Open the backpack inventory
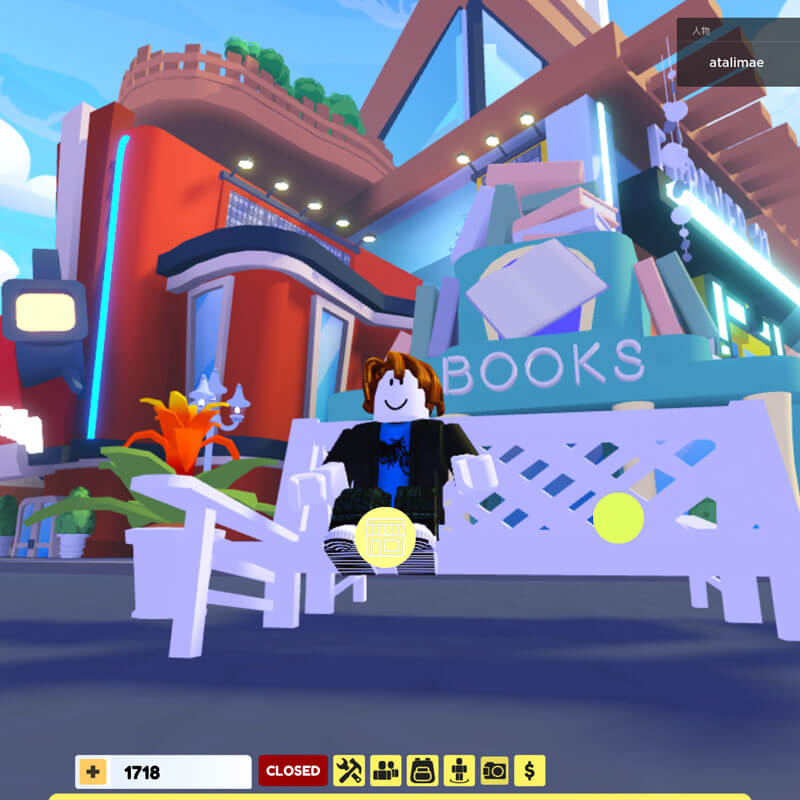Viewport: 800px width, 800px height. (x=422, y=771)
